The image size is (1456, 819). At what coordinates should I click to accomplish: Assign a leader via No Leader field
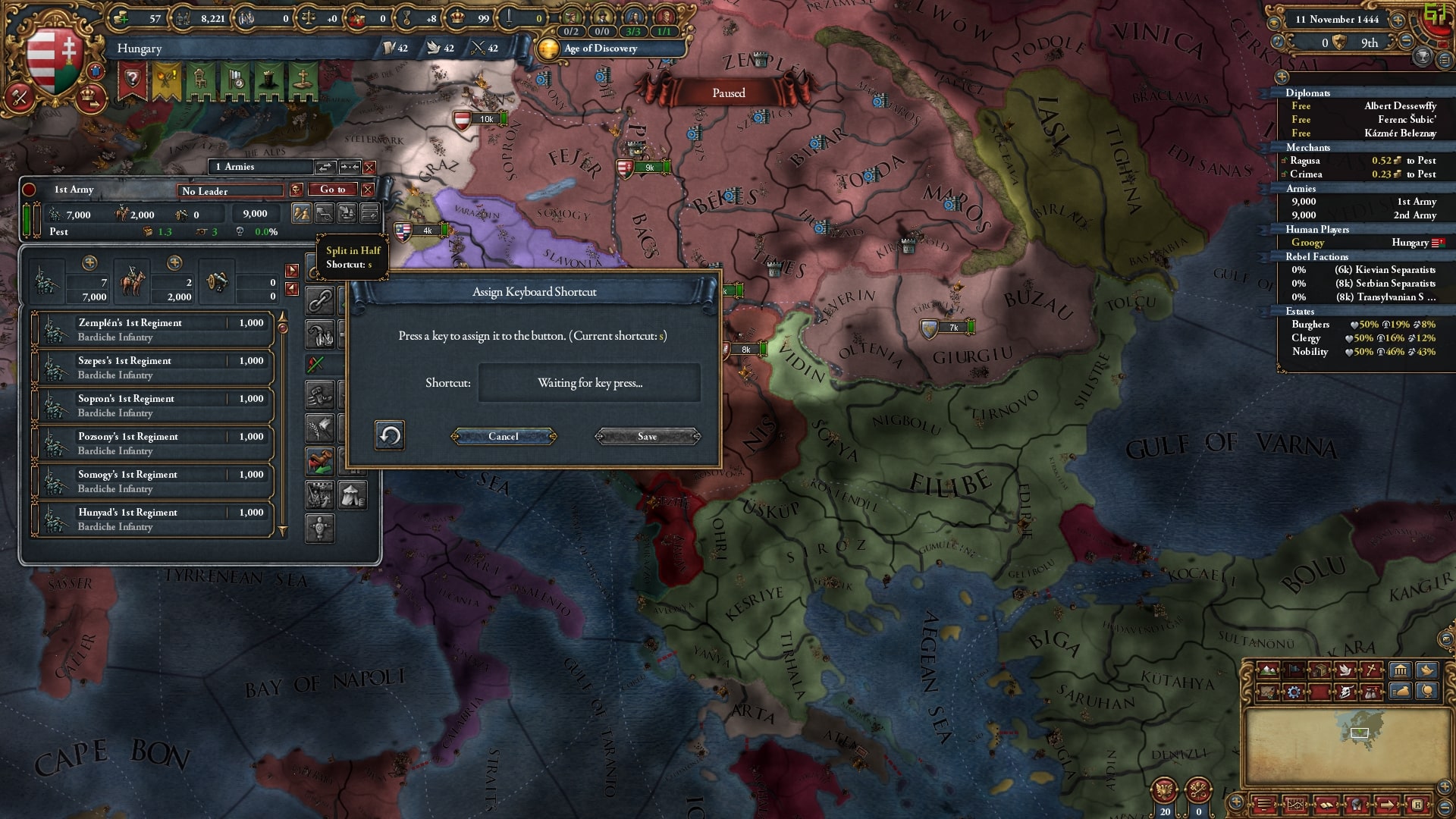pos(231,191)
